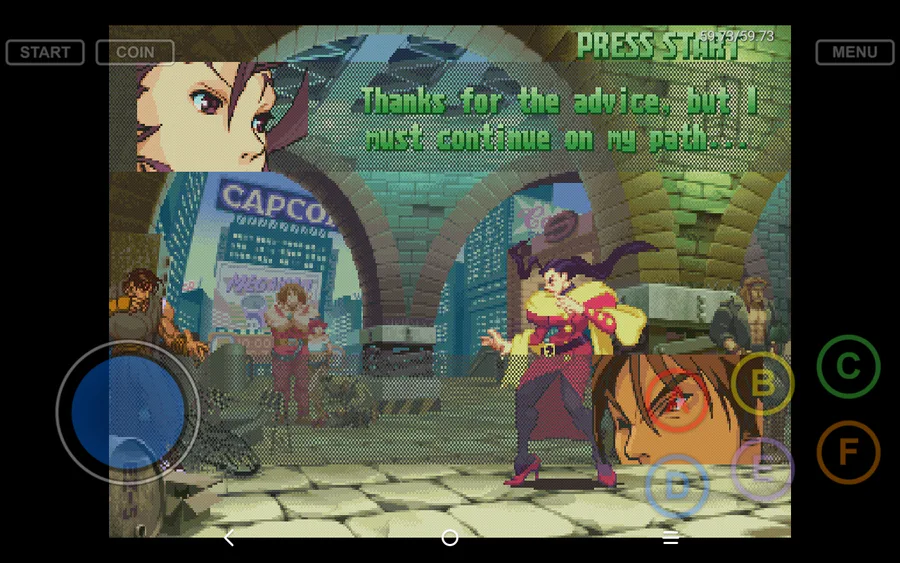Tap the red A attack button

[677, 401]
